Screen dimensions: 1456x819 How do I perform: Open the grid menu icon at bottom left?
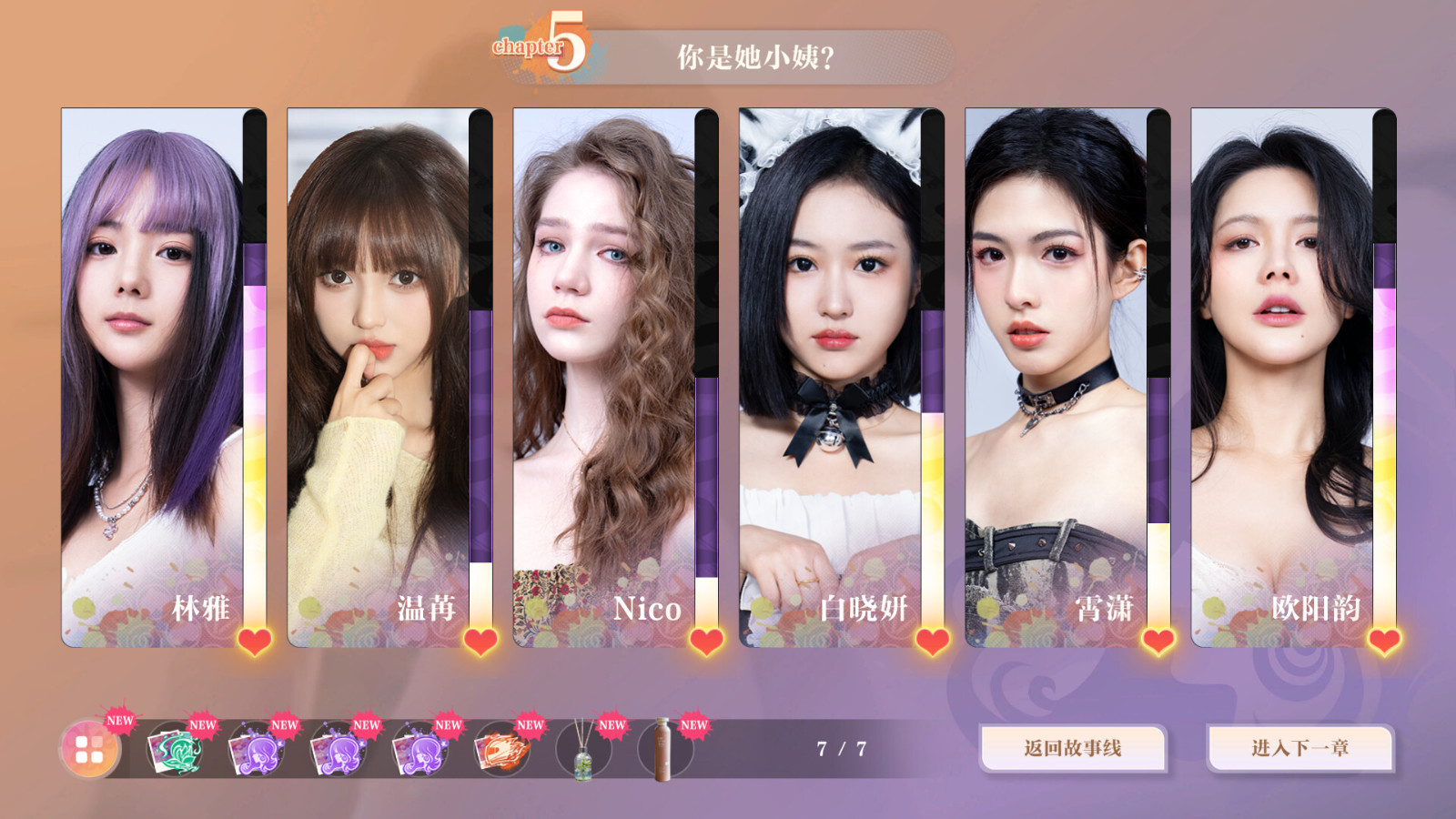[x=88, y=750]
